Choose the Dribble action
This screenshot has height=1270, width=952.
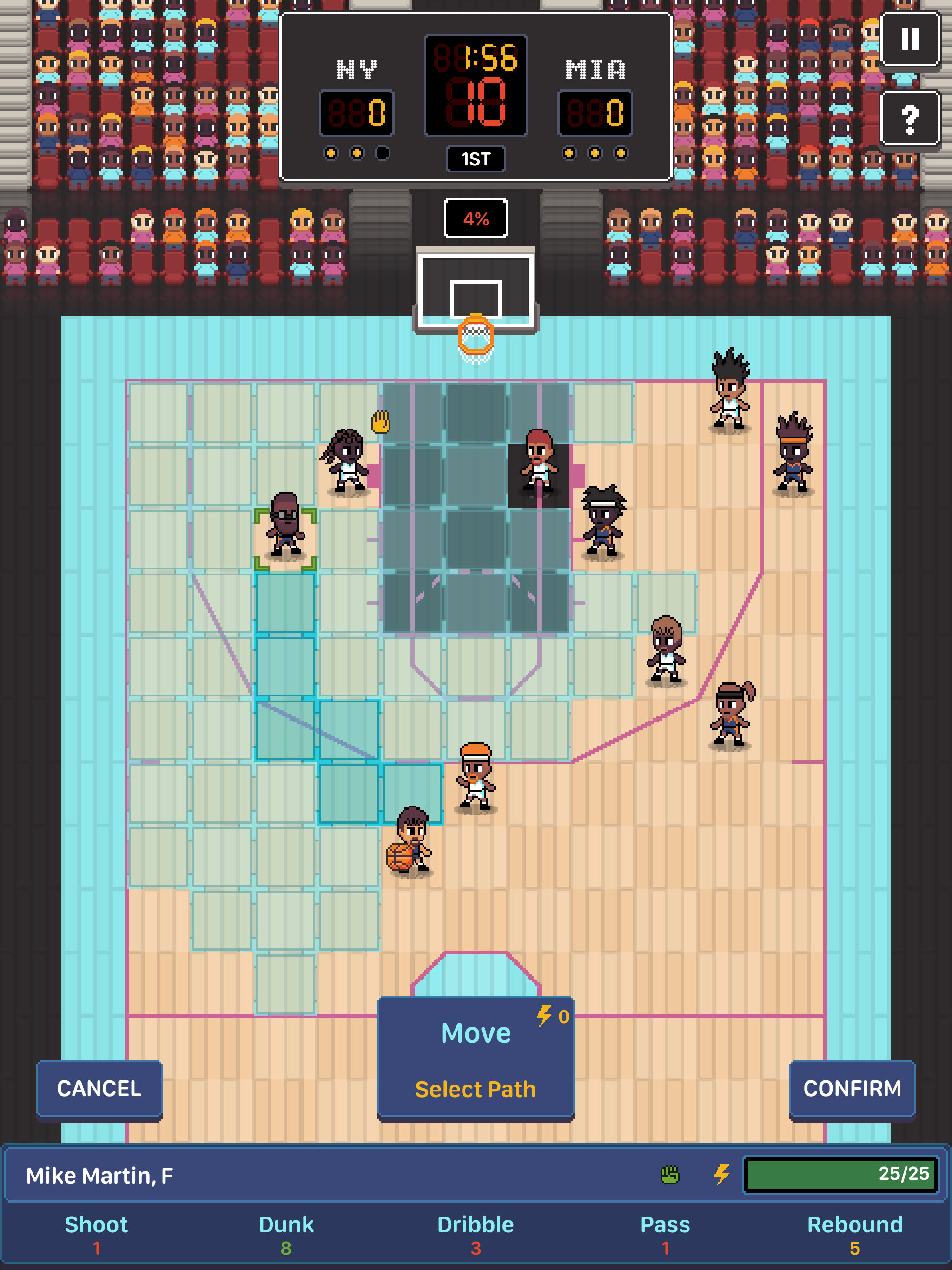[476, 1230]
